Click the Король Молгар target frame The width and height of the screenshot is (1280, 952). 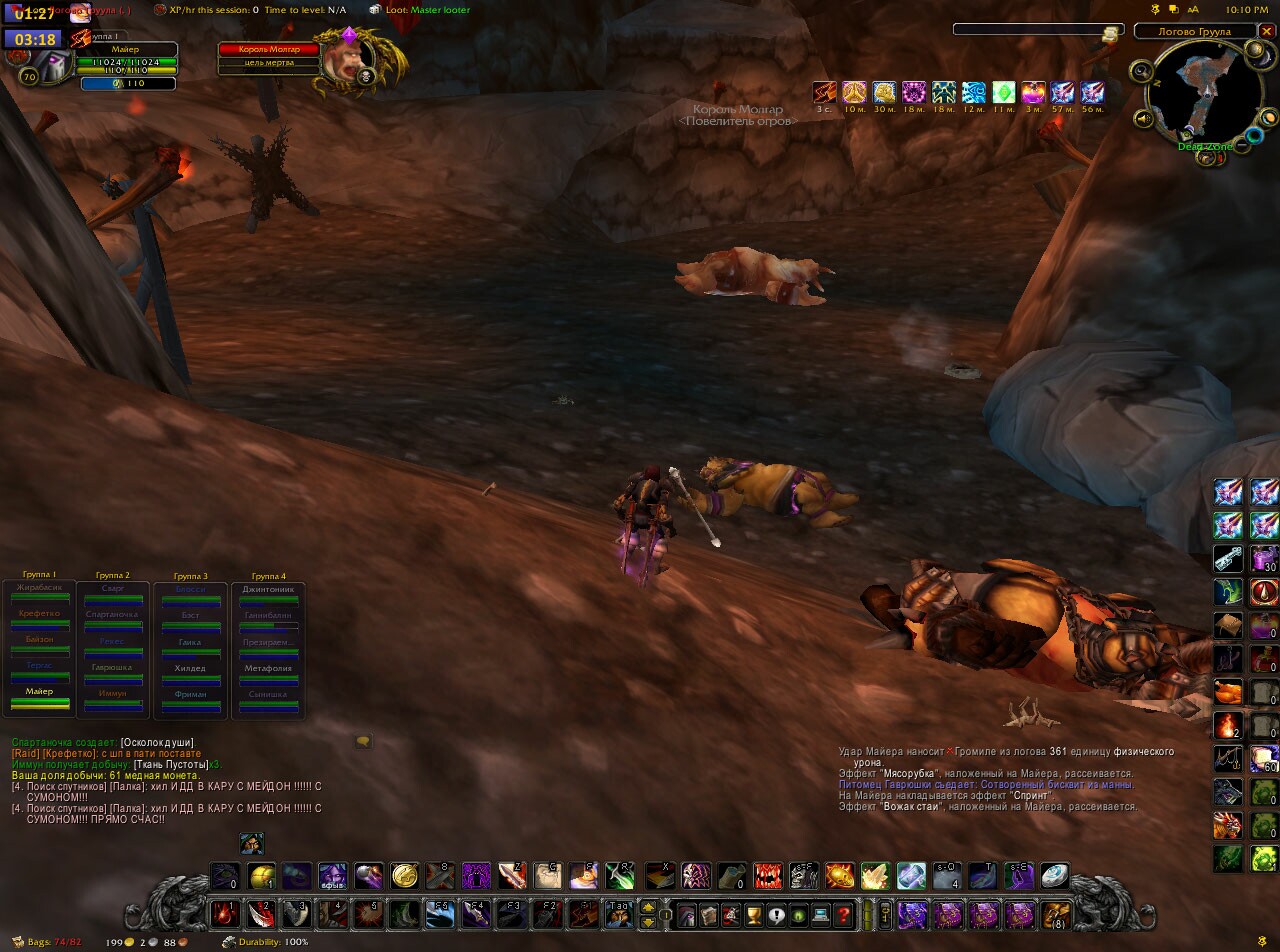coord(270,50)
